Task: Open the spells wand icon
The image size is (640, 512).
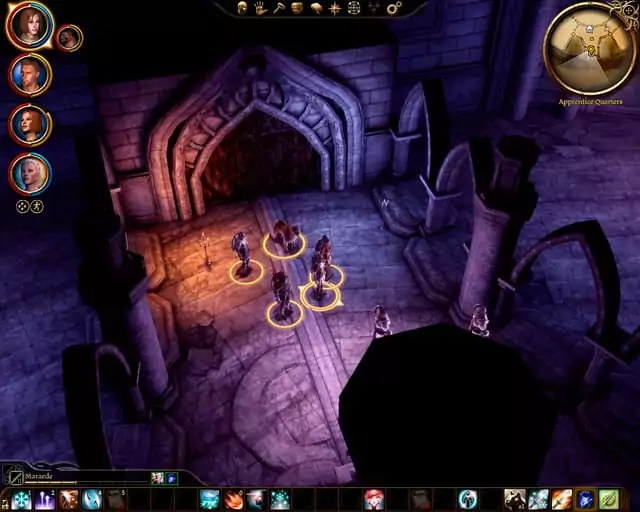Action: [278, 8]
